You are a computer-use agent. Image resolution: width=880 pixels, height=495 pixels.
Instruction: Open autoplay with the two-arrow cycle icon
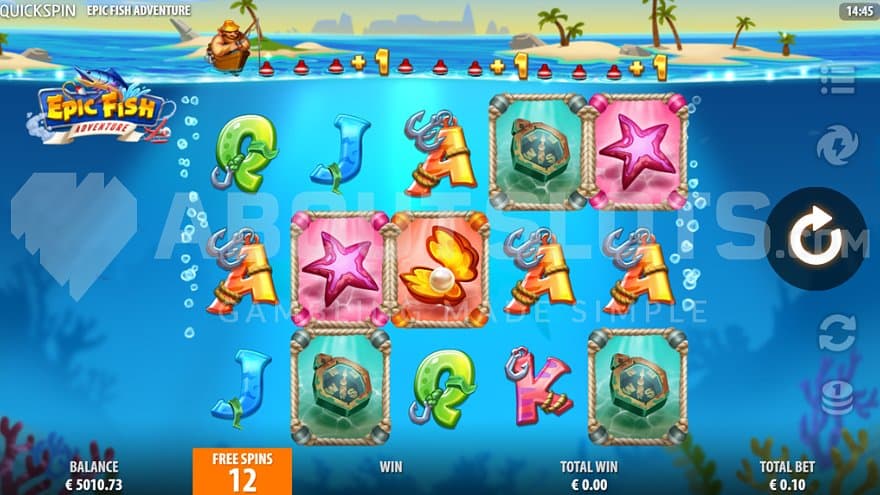tap(837, 332)
